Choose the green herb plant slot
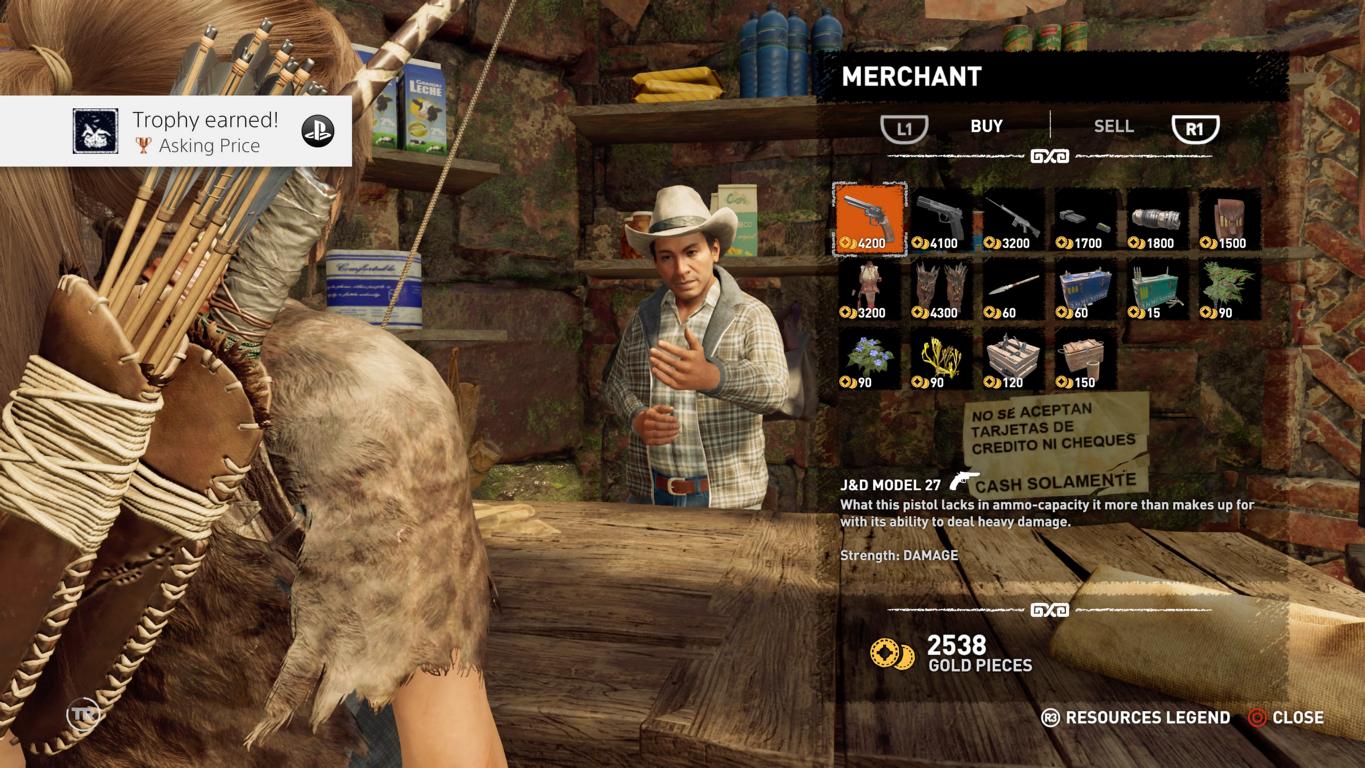1365x768 pixels. 1230,289
